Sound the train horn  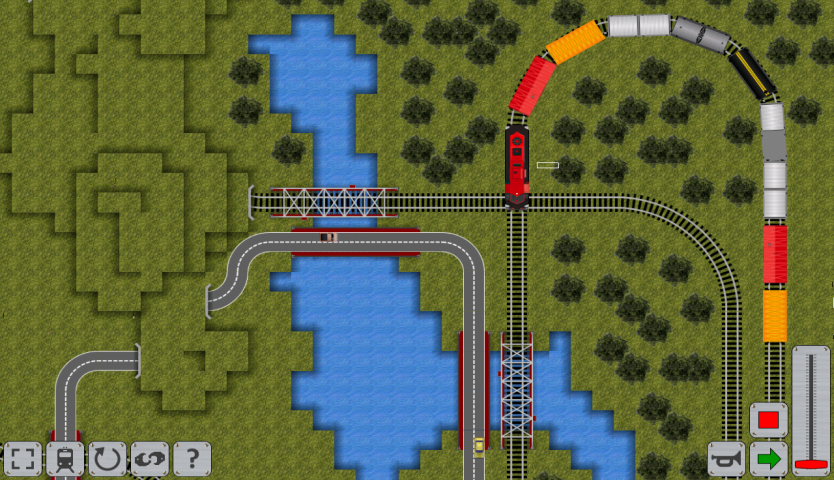(726, 459)
